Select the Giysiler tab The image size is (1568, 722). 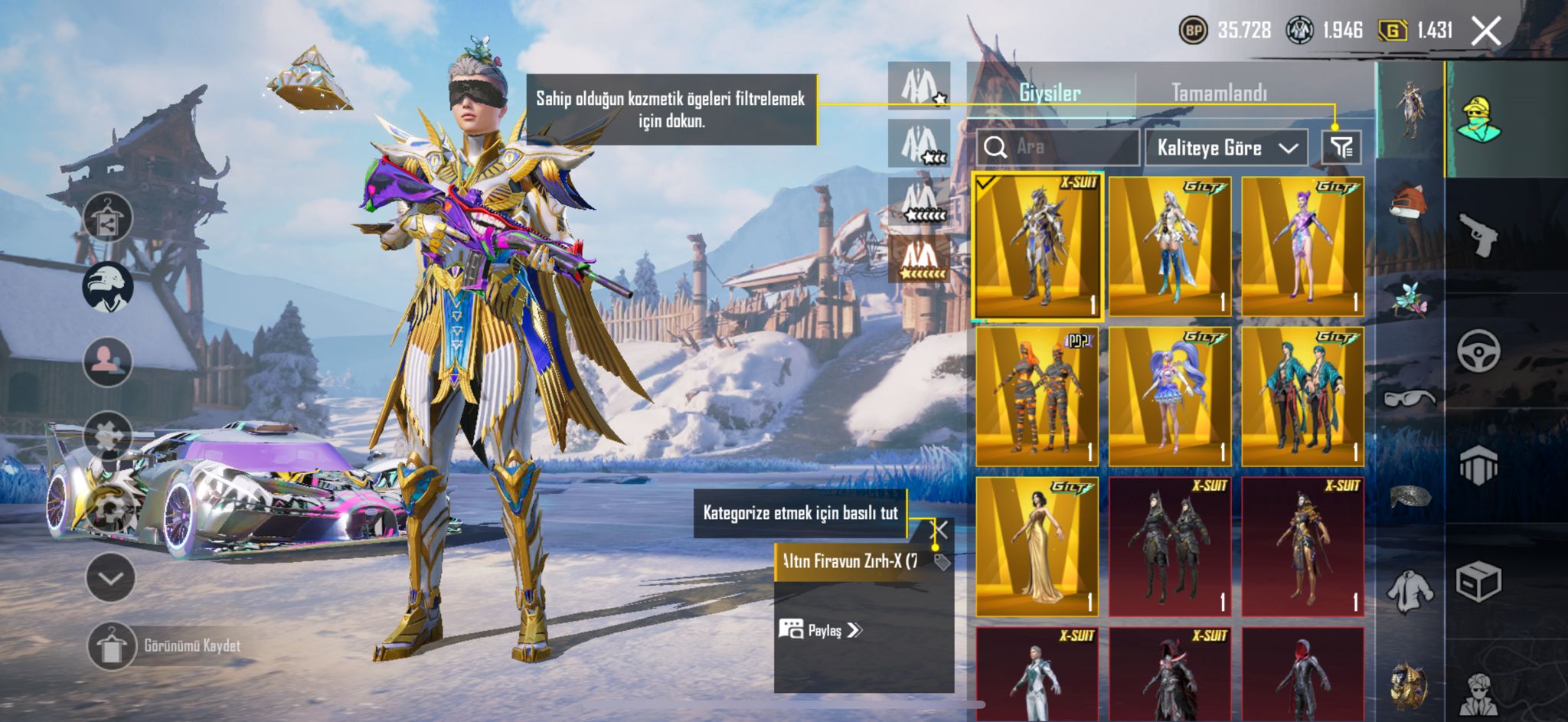click(x=1050, y=93)
